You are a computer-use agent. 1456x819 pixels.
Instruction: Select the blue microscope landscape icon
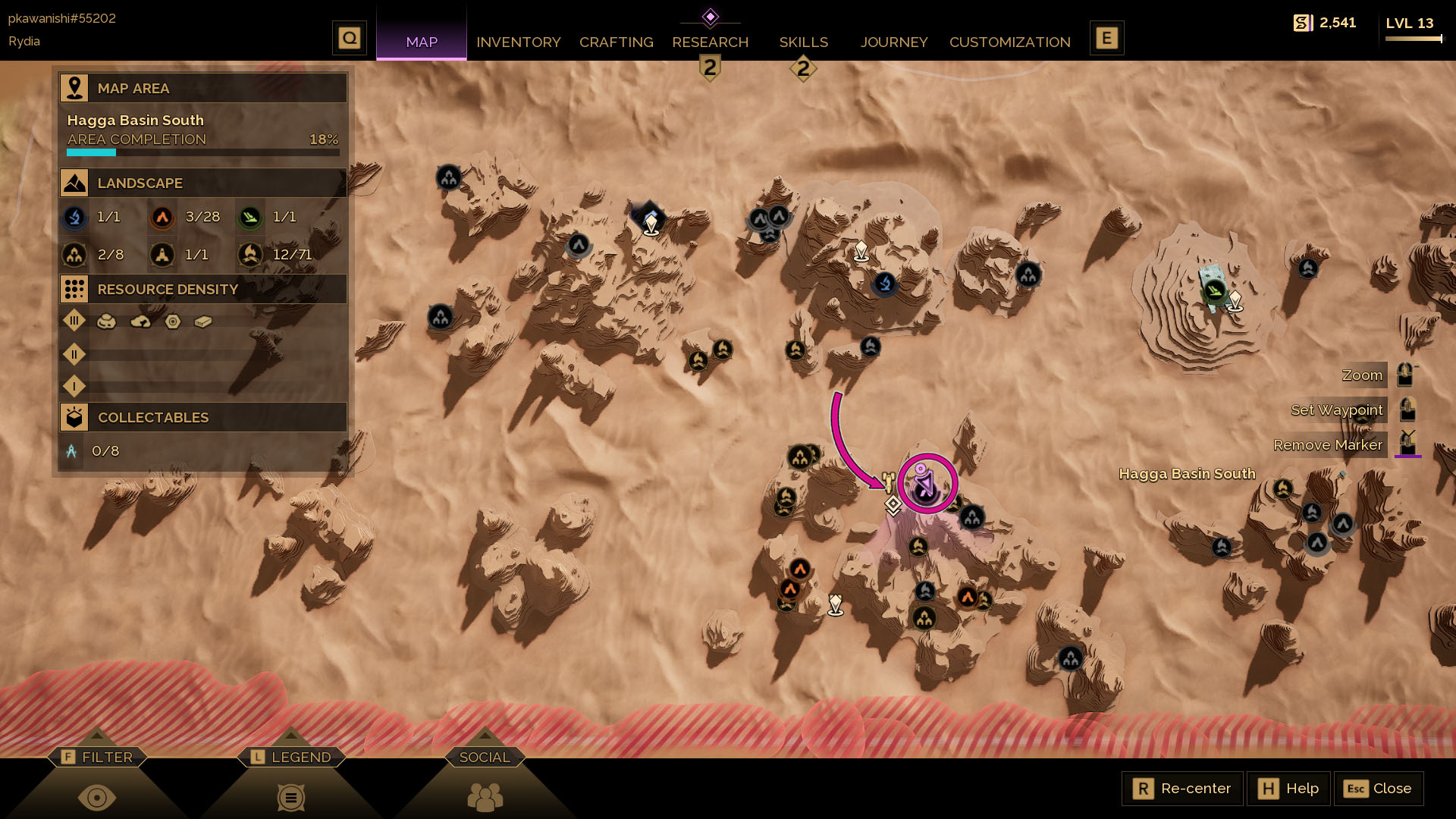point(74,218)
